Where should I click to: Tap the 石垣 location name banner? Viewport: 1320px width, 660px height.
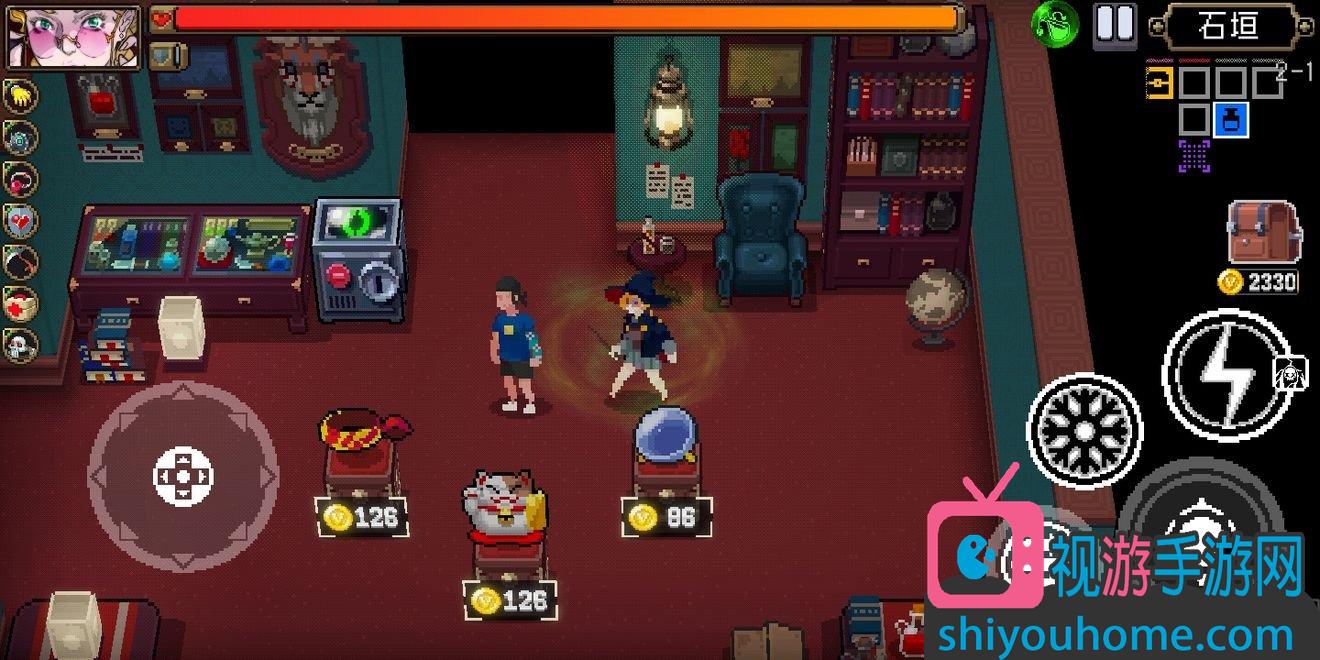click(x=1229, y=27)
